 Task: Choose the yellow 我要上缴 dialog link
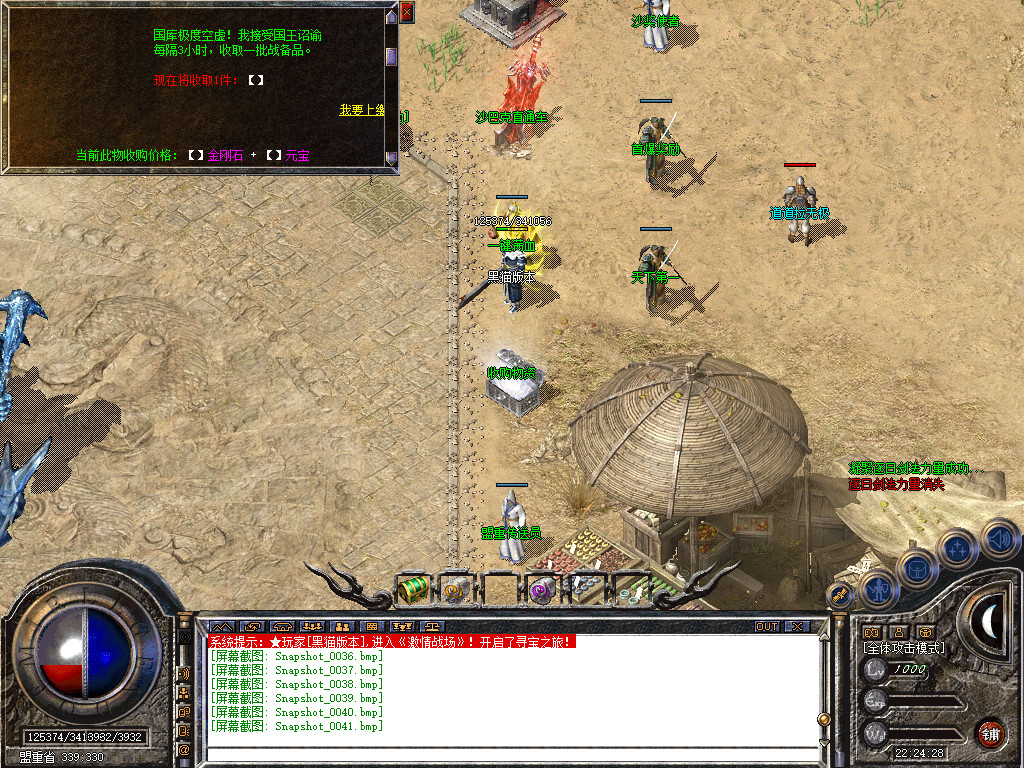pos(361,110)
